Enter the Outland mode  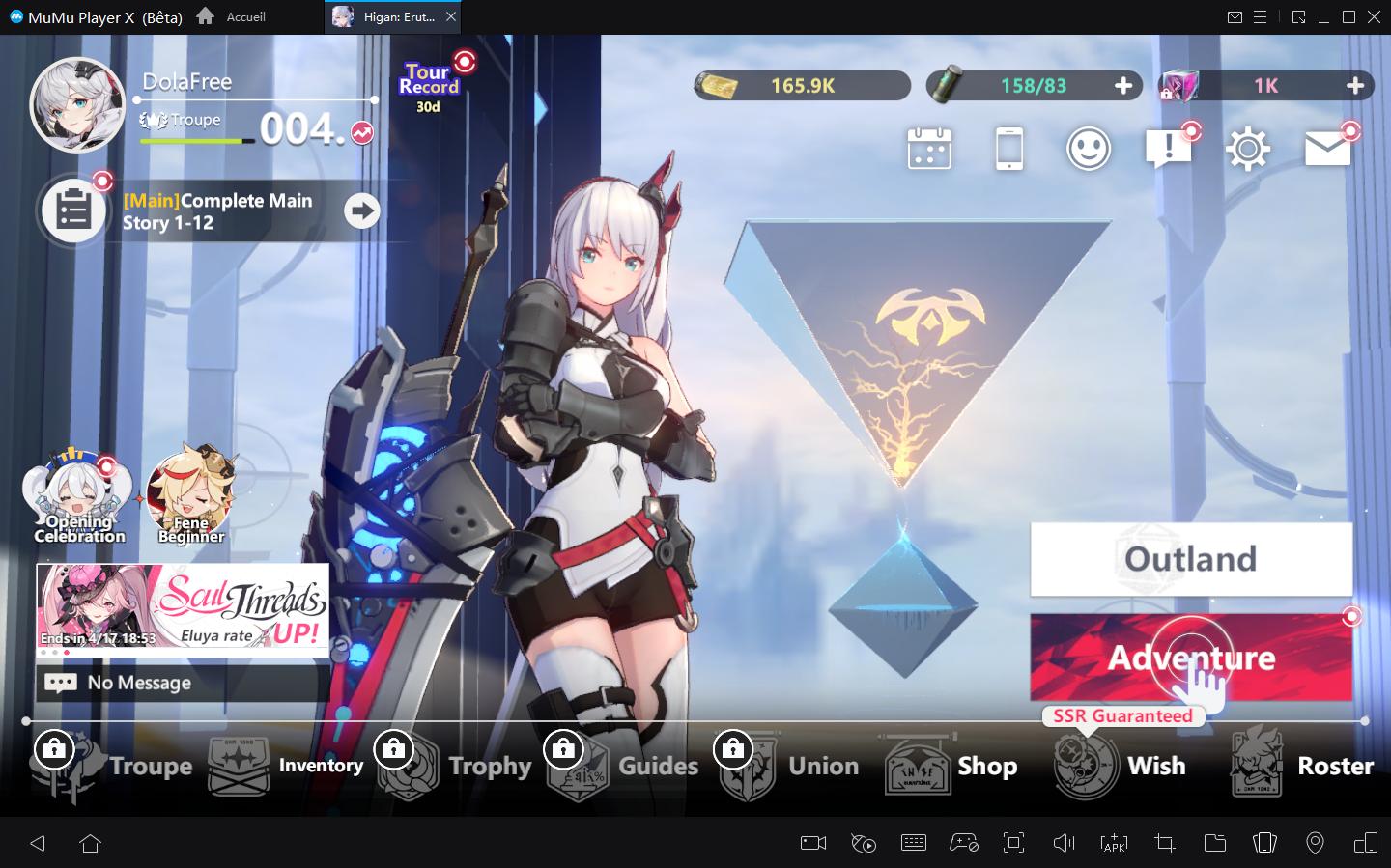(x=1190, y=559)
